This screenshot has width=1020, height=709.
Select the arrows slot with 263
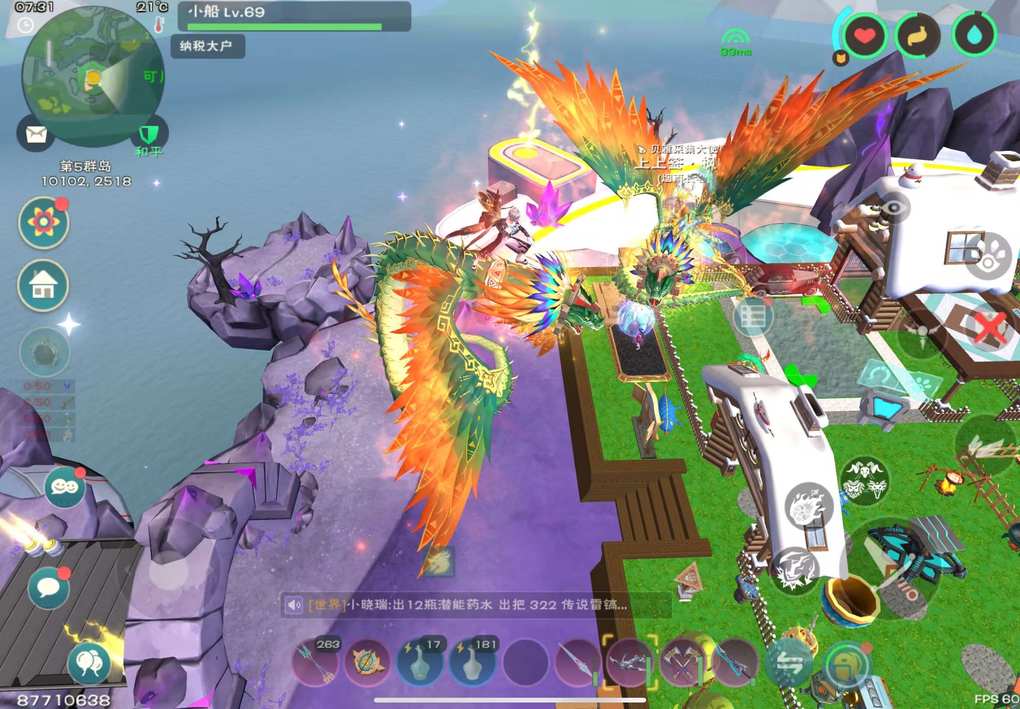(x=316, y=662)
